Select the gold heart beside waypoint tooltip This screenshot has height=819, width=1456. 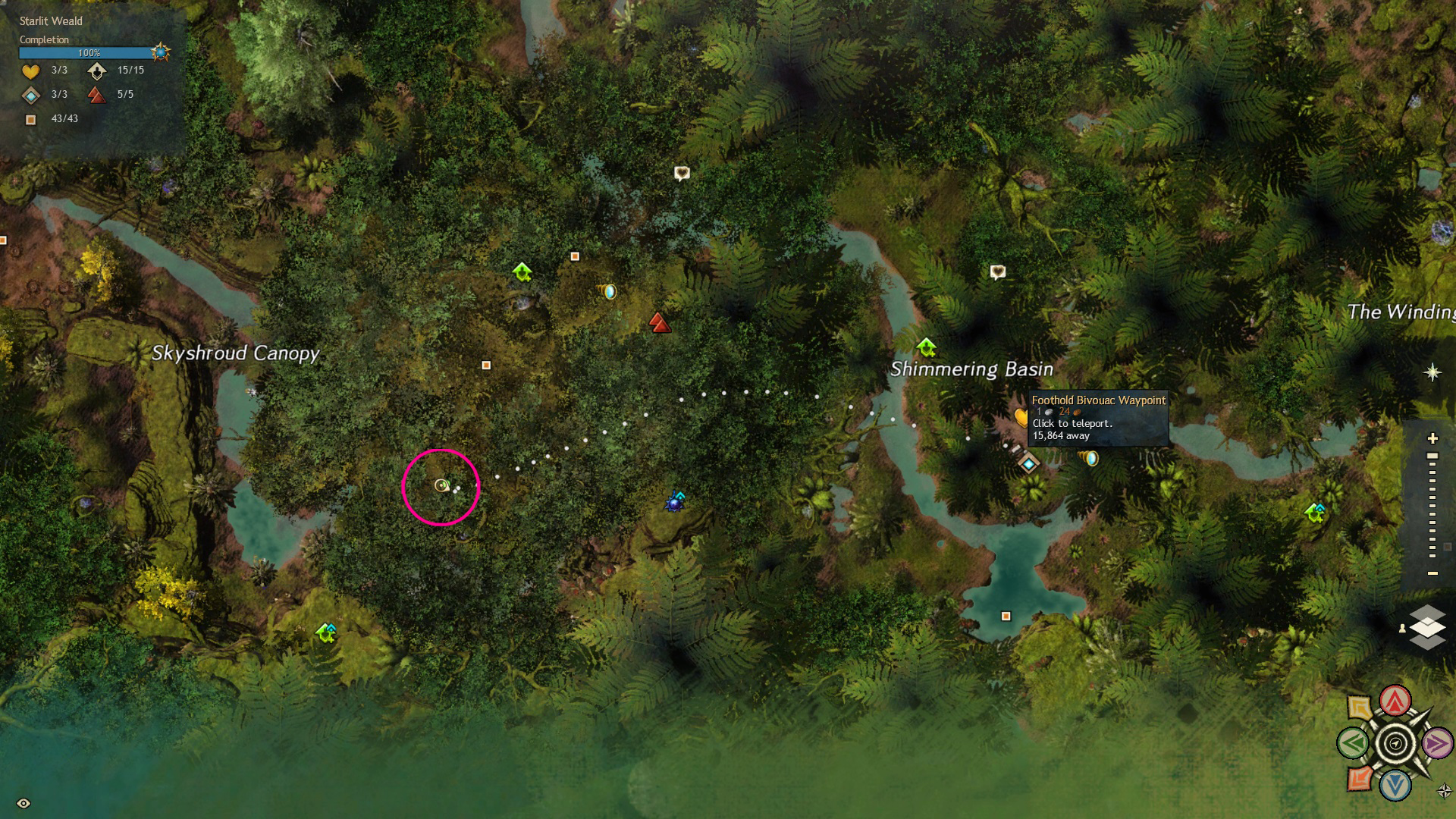coord(1021,416)
